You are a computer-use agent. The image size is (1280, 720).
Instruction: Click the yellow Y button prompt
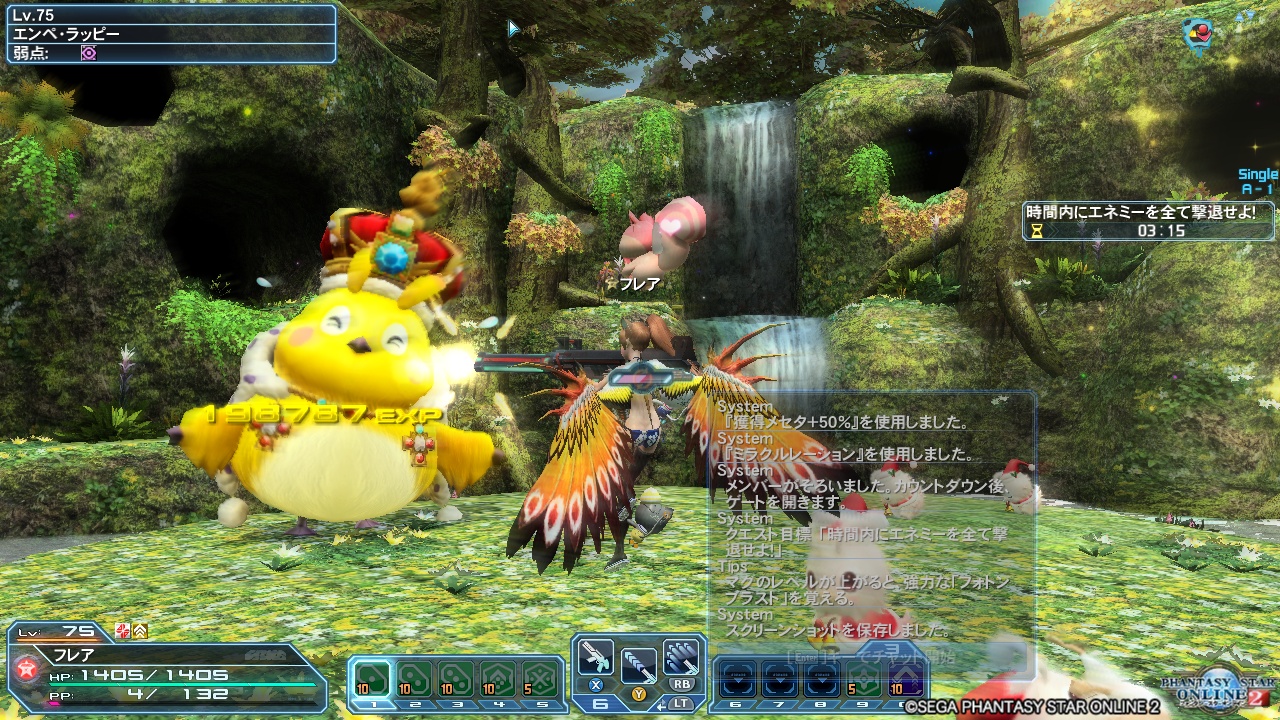click(x=639, y=694)
